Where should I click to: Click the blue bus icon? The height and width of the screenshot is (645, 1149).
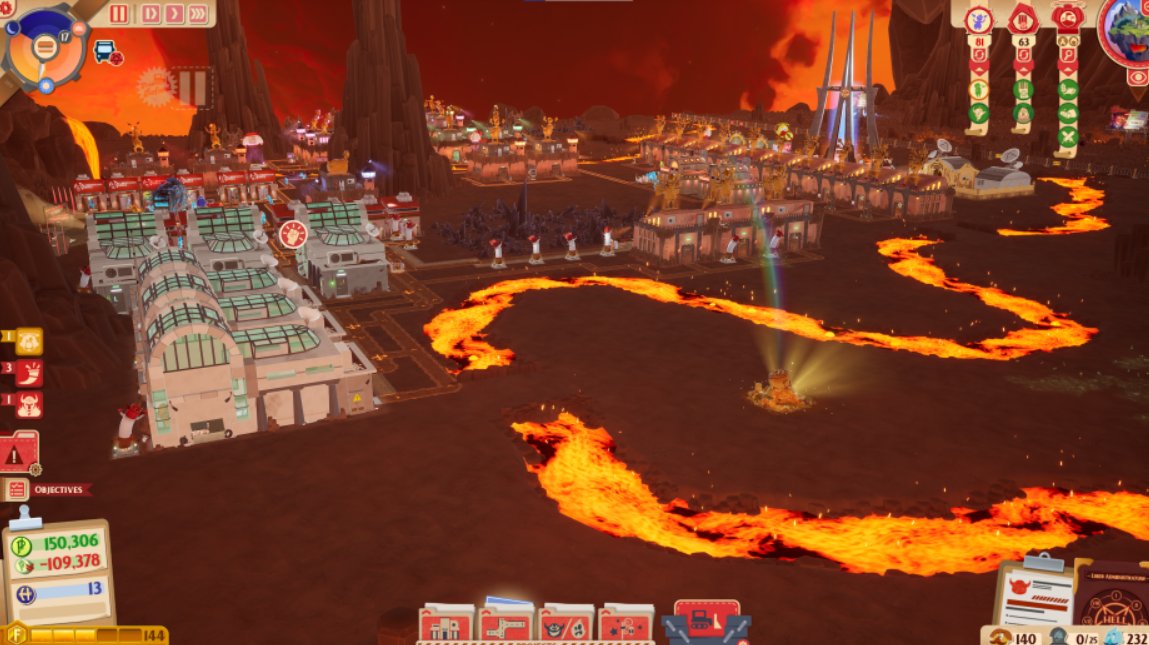(103, 50)
